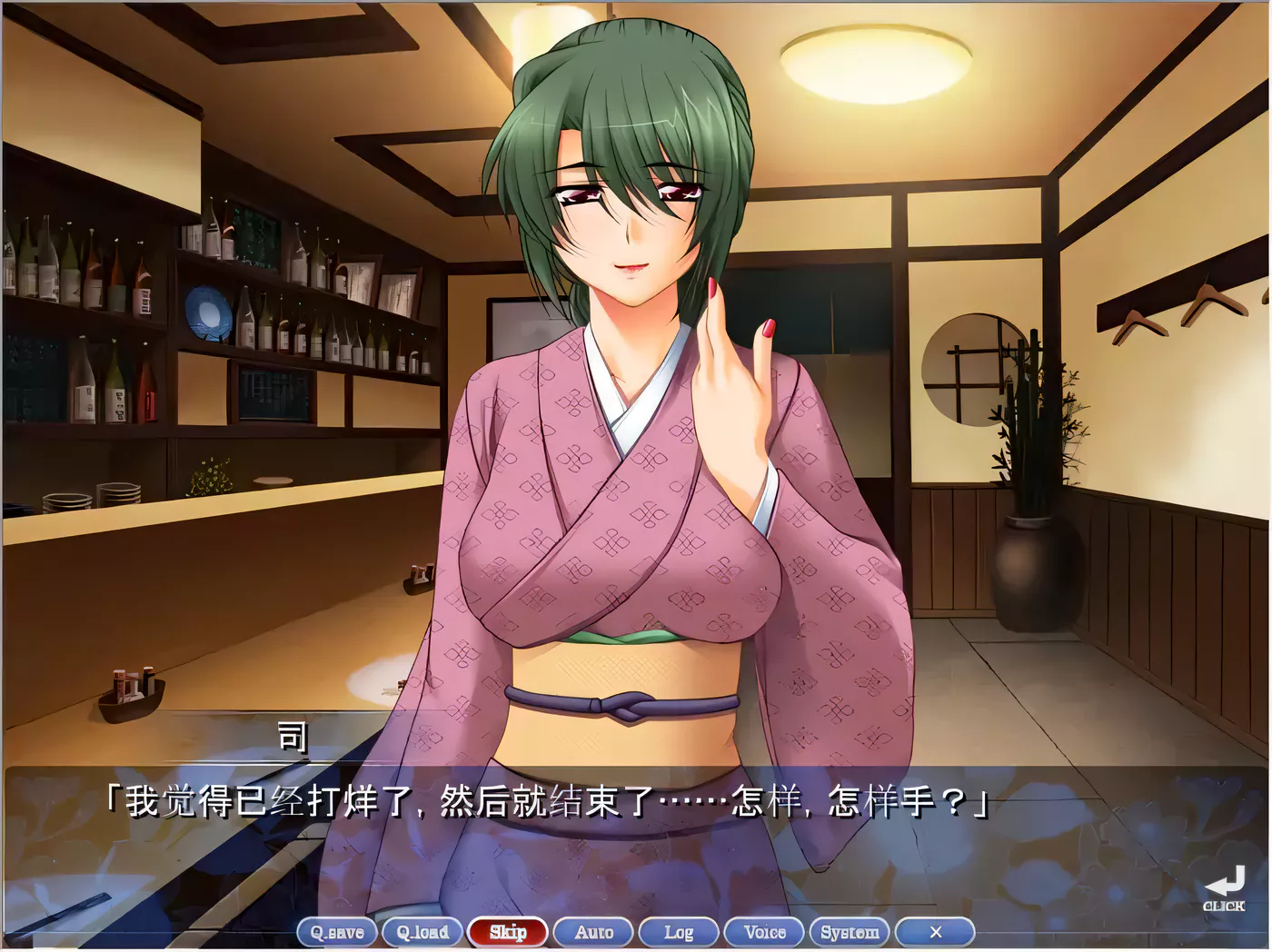The height and width of the screenshot is (952, 1272).
Task: Enable Auto text advance mode
Action: coord(592,932)
